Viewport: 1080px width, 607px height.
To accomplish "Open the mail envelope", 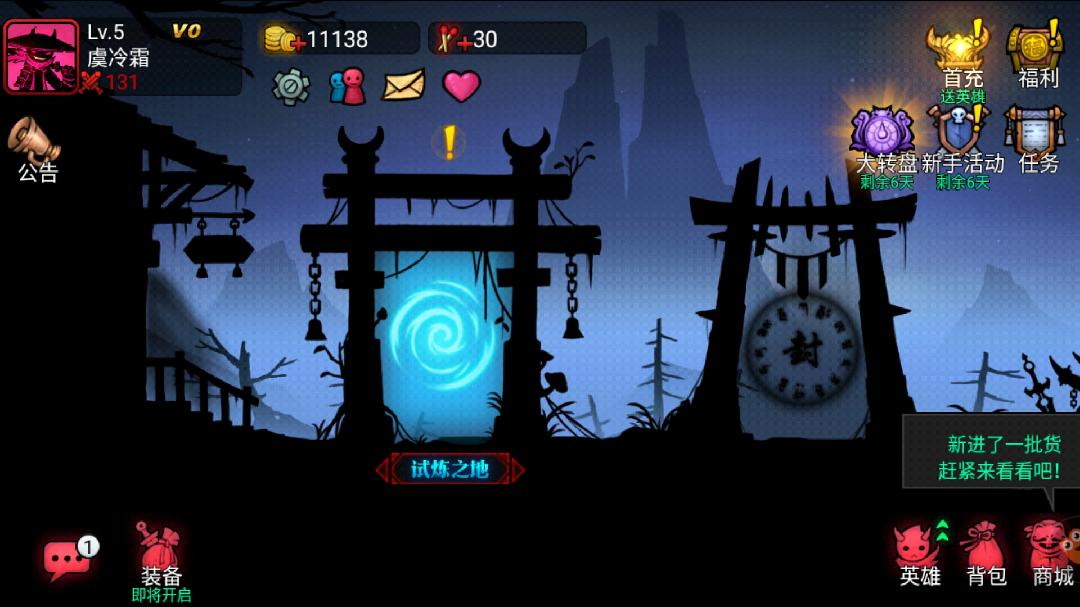I will (404, 86).
